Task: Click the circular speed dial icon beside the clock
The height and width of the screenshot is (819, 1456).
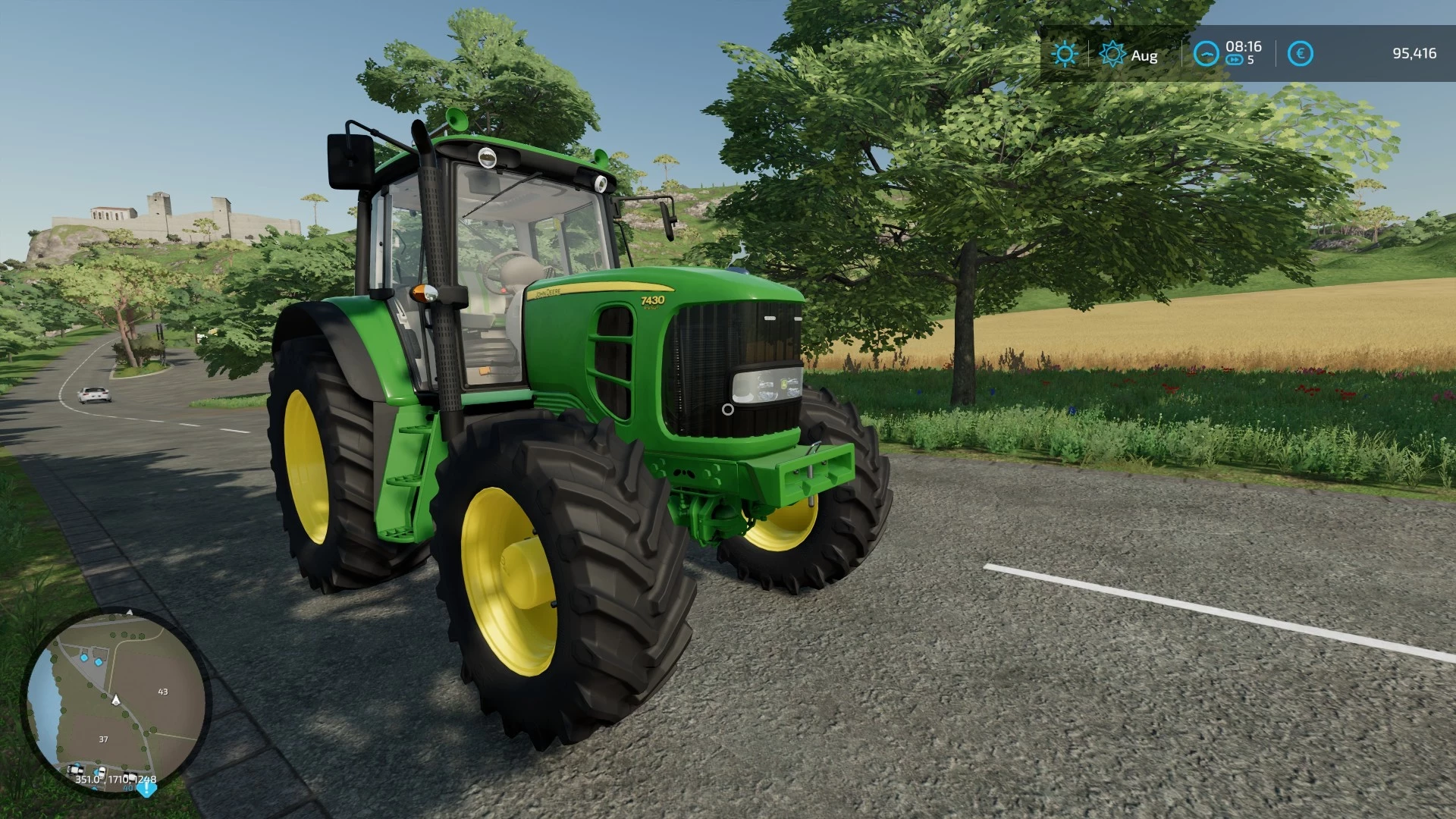Action: point(1206,53)
